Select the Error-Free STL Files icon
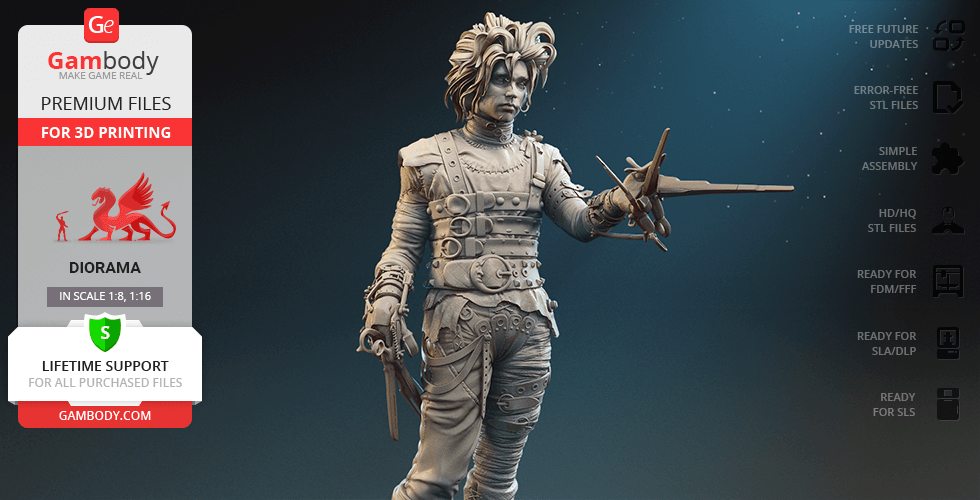 coord(948,97)
